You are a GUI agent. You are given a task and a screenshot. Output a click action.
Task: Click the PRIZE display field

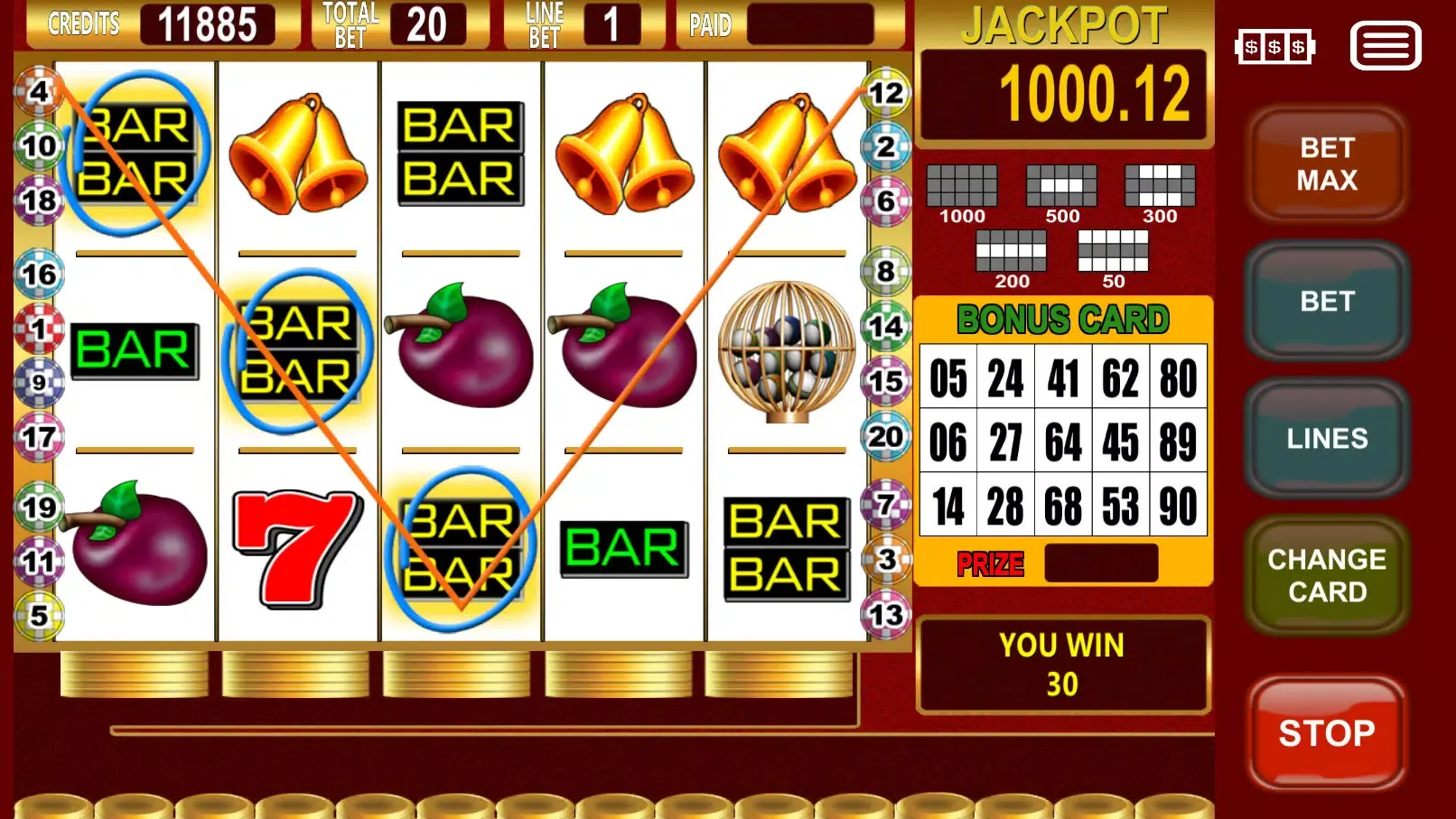[1100, 563]
